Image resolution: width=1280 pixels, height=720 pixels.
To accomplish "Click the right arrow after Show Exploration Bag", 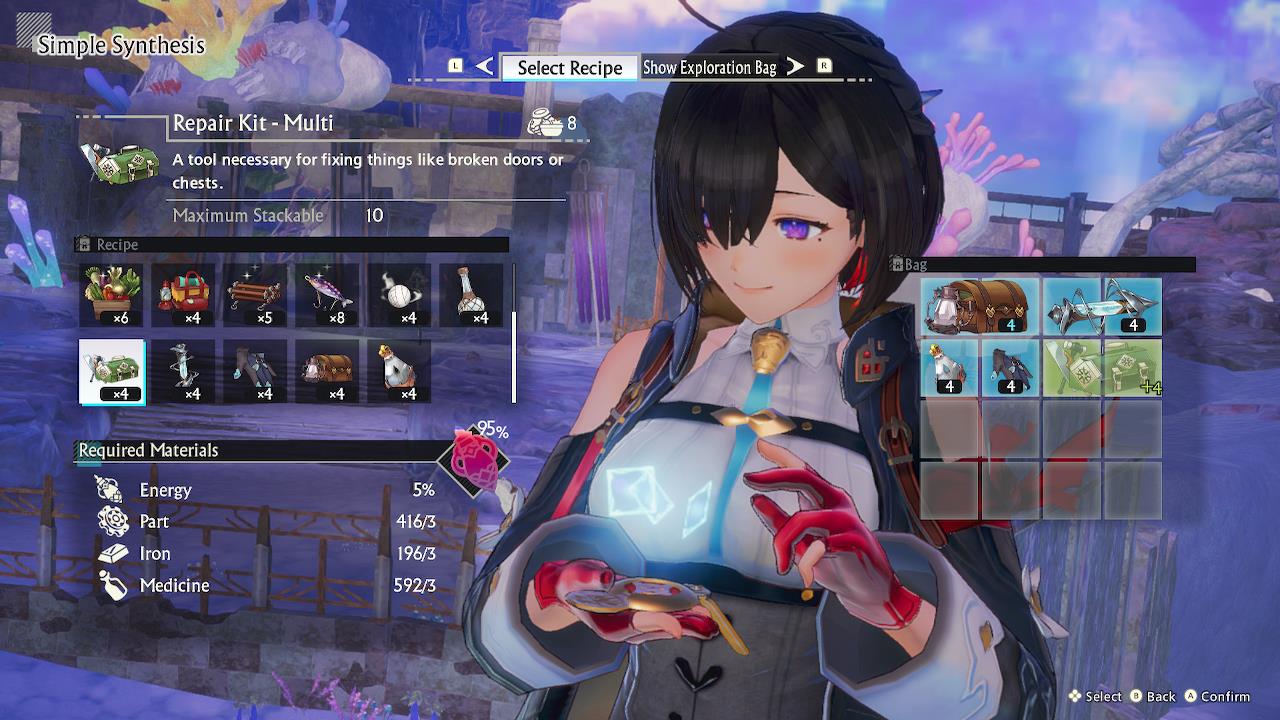I will tap(795, 67).
